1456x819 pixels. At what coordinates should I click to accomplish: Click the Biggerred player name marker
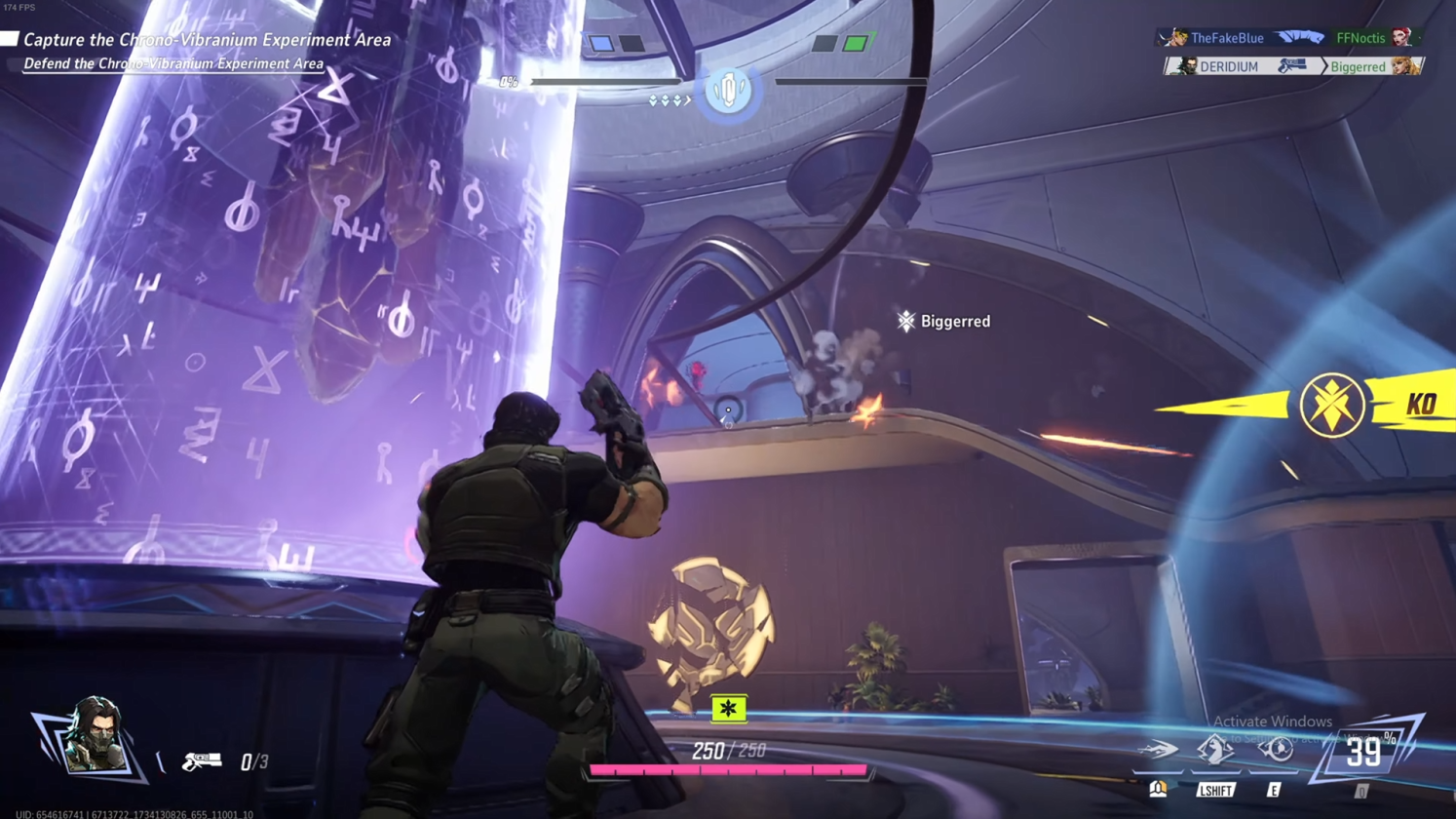click(x=943, y=321)
